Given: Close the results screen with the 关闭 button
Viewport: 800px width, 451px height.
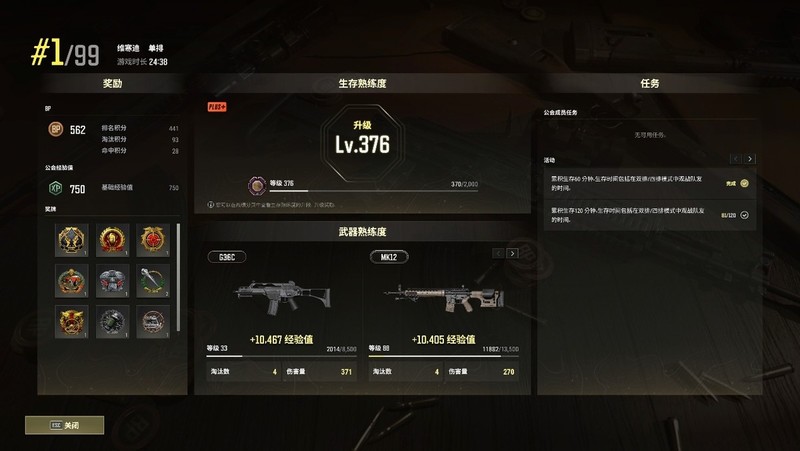Looking at the screenshot, I should tap(65, 425).
